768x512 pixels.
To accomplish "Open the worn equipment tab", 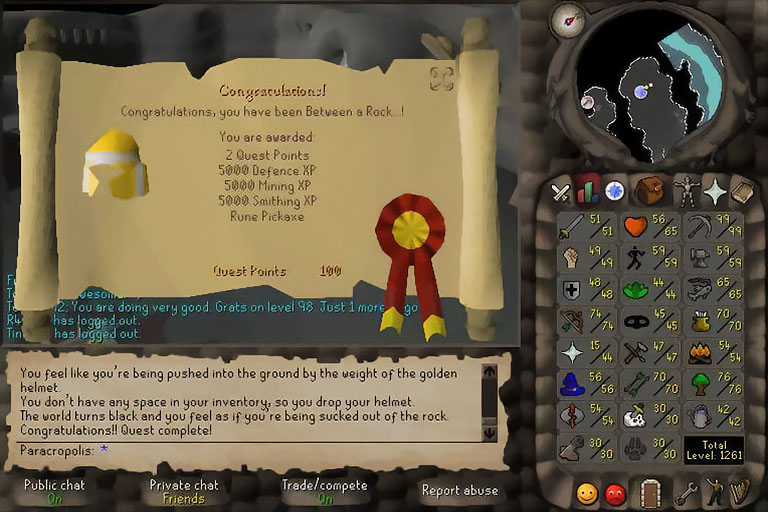I will pyautogui.click(x=685, y=190).
